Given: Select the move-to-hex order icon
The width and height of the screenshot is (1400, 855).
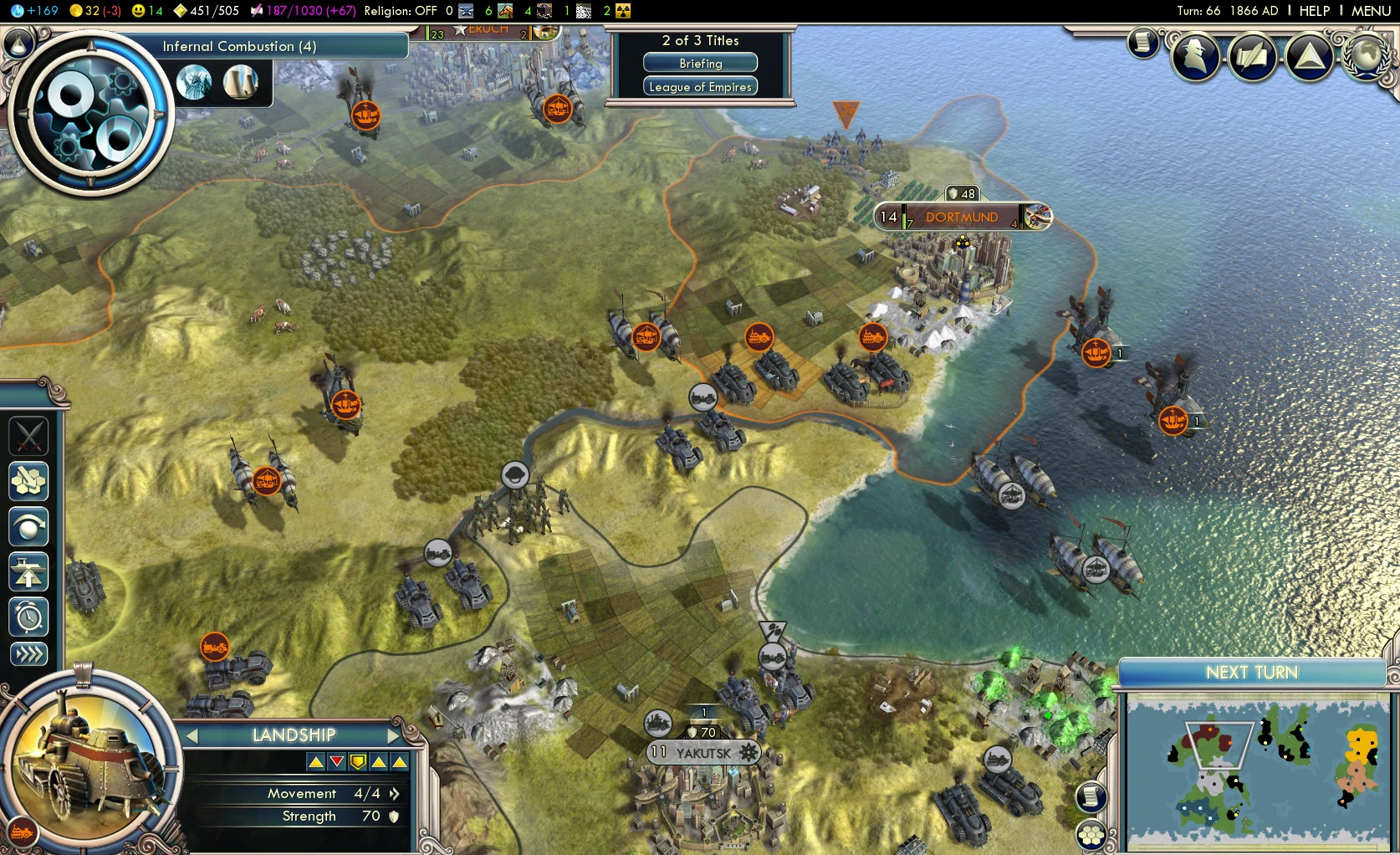Looking at the screenshot, I should [29, 482].
